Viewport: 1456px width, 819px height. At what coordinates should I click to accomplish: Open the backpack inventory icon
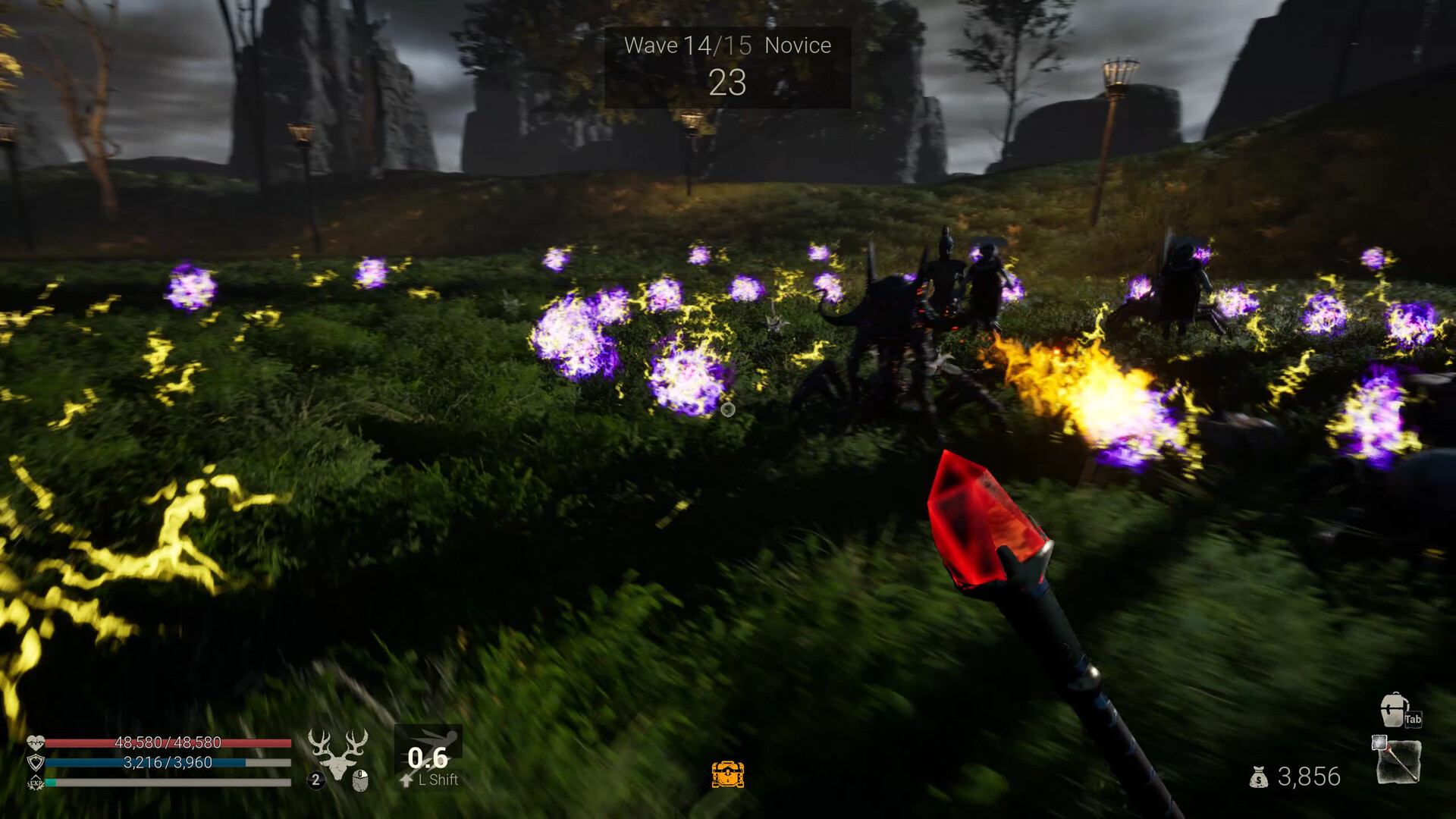[1393, 711]
